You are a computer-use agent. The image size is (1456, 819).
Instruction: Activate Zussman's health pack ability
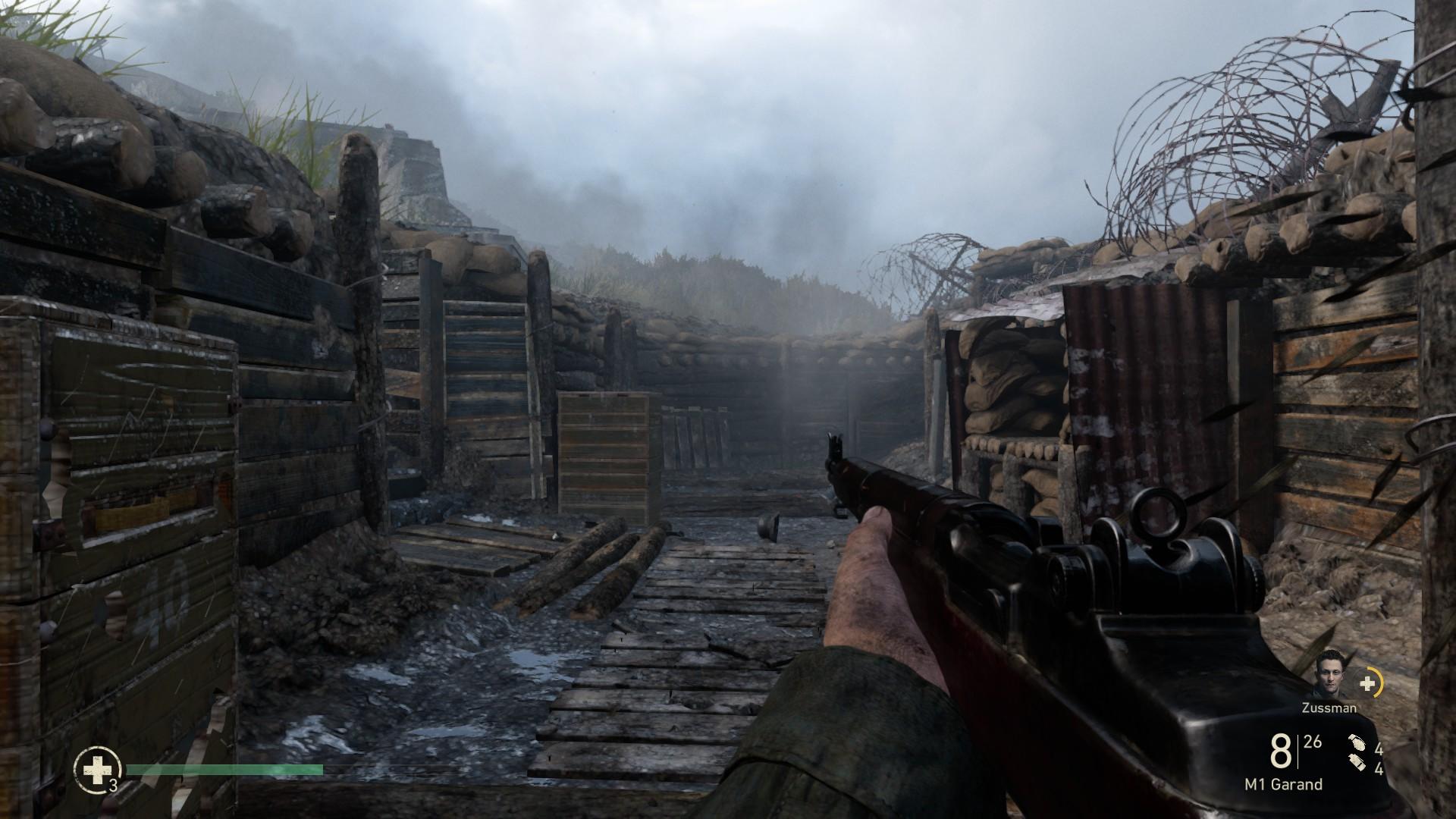click(1369, 684)
